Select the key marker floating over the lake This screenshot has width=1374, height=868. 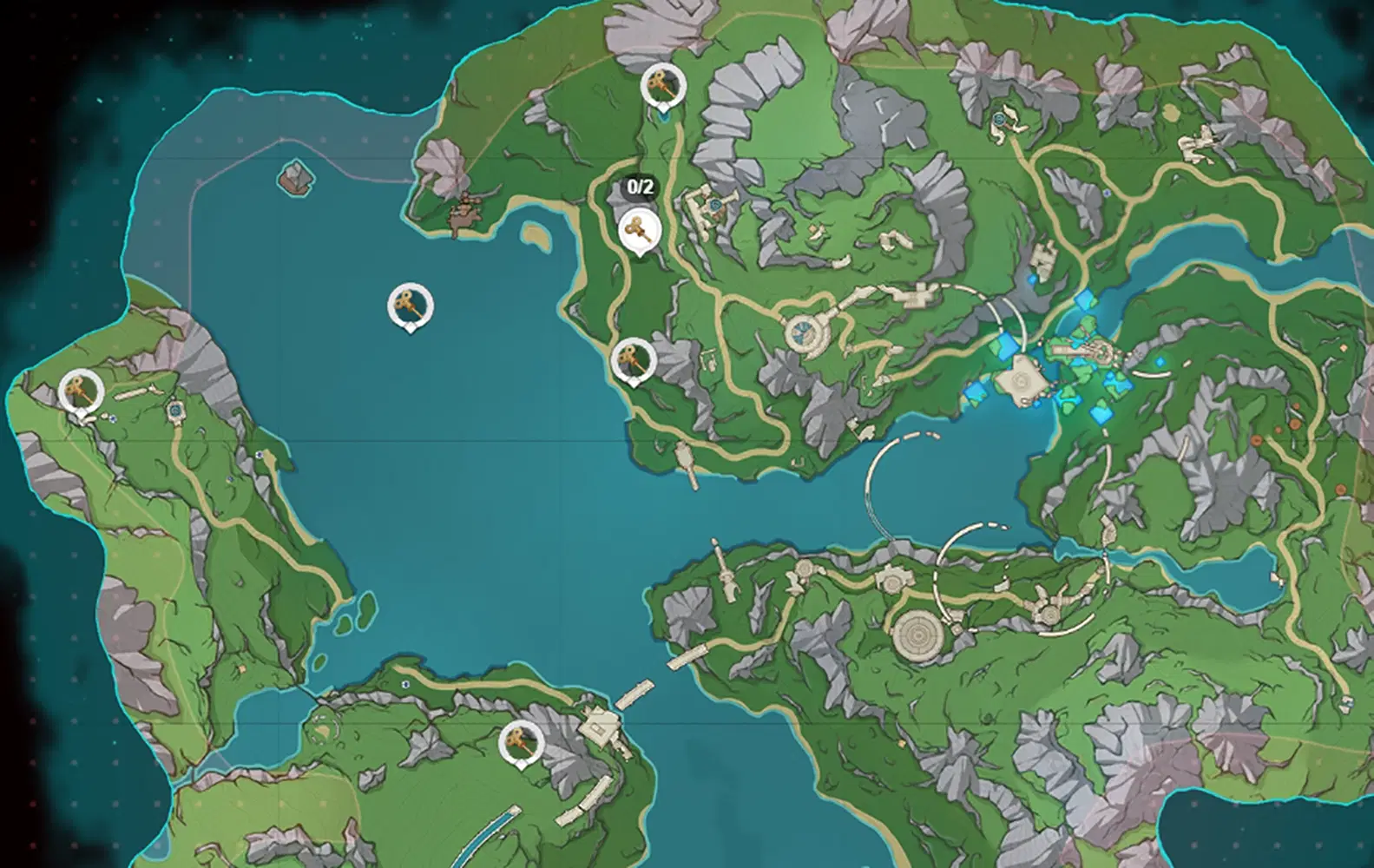tap(408, 306)
